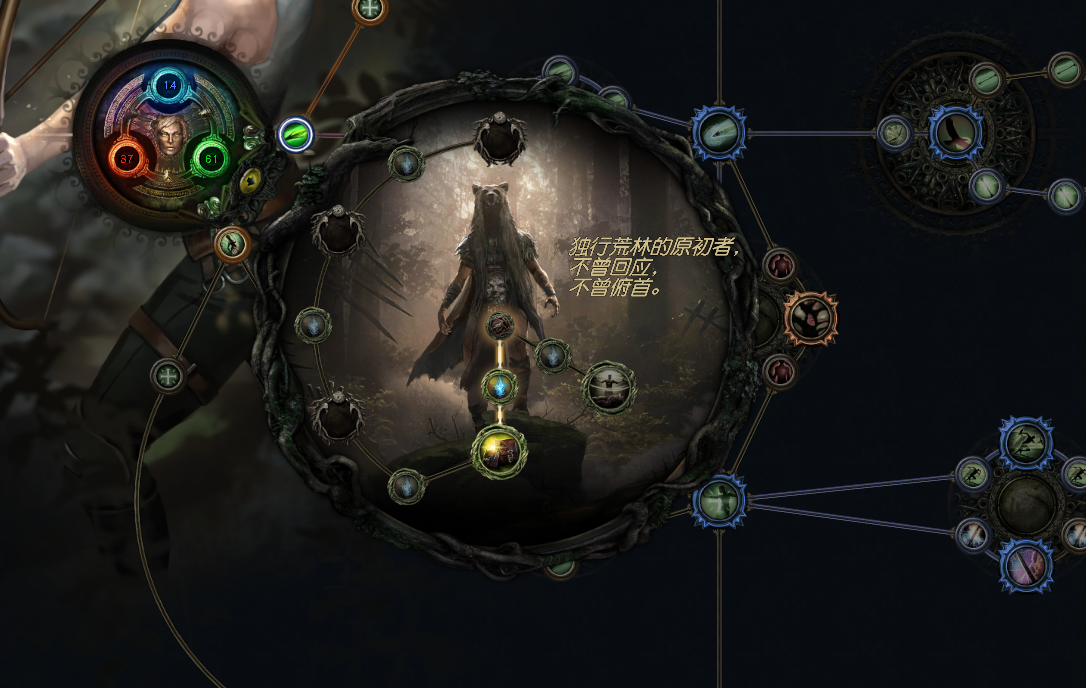The image size is (1086, 688).
Task: Choose the blue spiked running-figure notable
Action: click(x=1026, y=443)
